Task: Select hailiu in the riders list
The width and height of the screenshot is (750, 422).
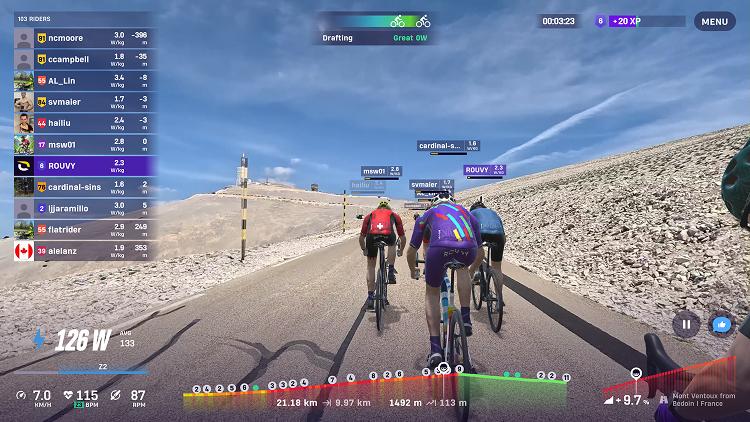Action: coord(82,122)
